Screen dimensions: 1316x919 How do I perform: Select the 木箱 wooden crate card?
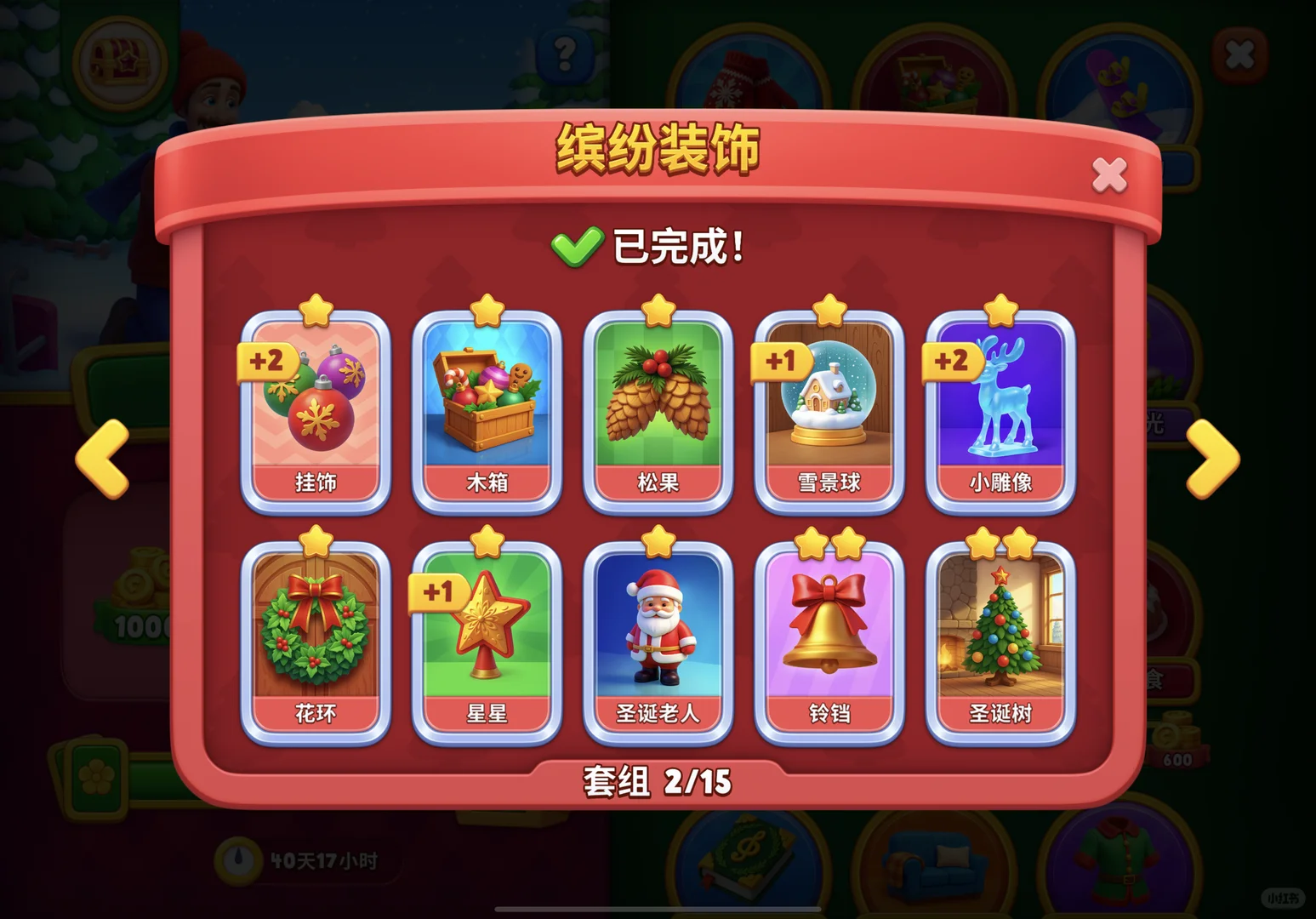point(487,408)
